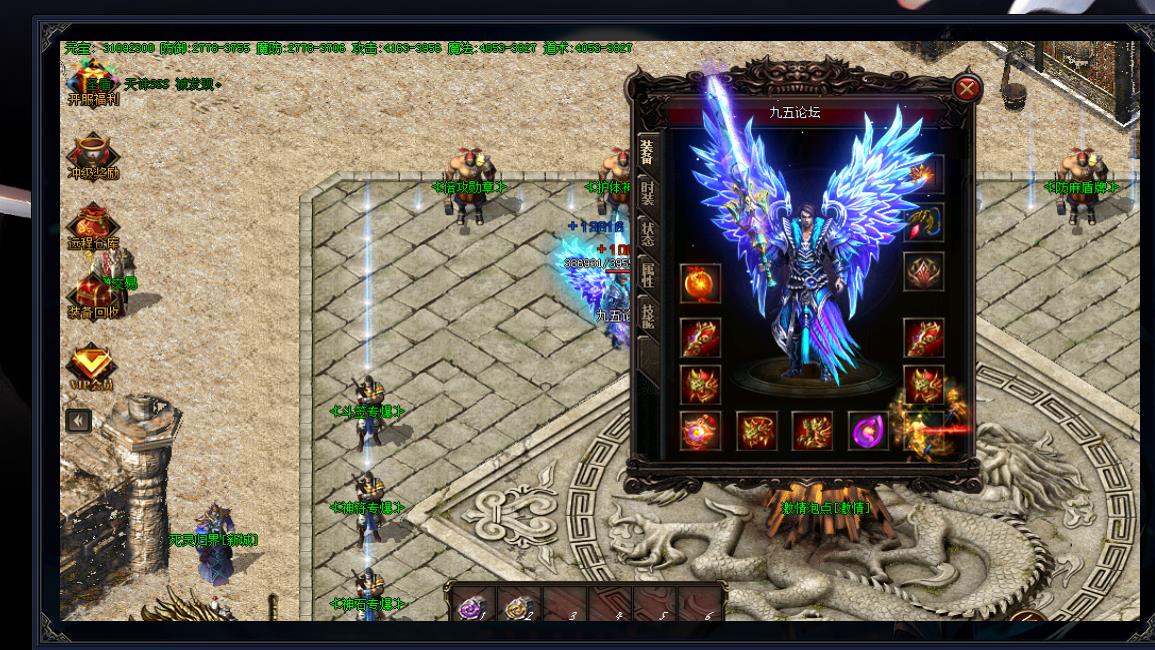Switch to the 状态 status tab
This screenshot has width=1155, height=650.
tap(648, 235)
